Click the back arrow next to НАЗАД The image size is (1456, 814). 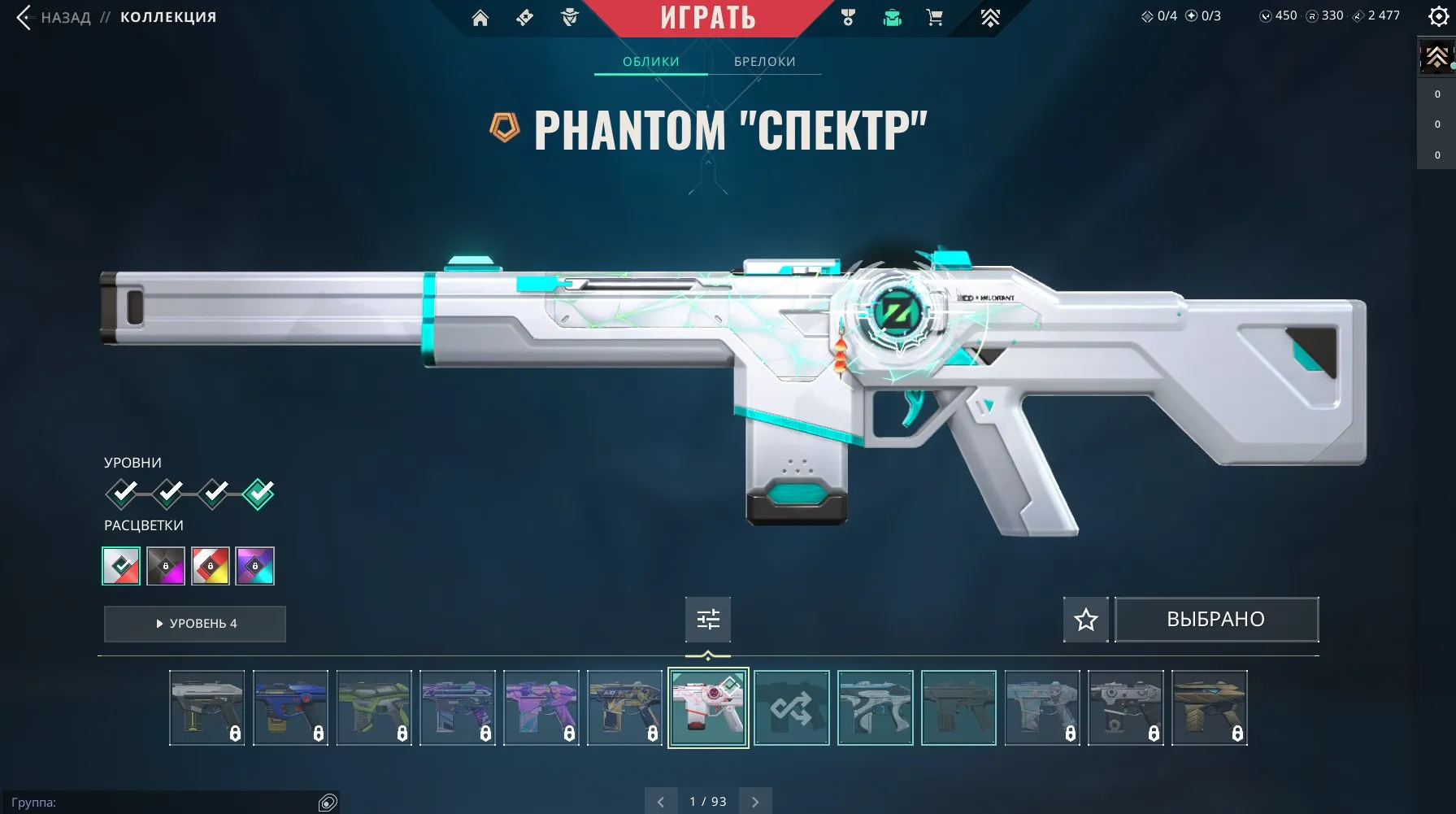point(22,15)
